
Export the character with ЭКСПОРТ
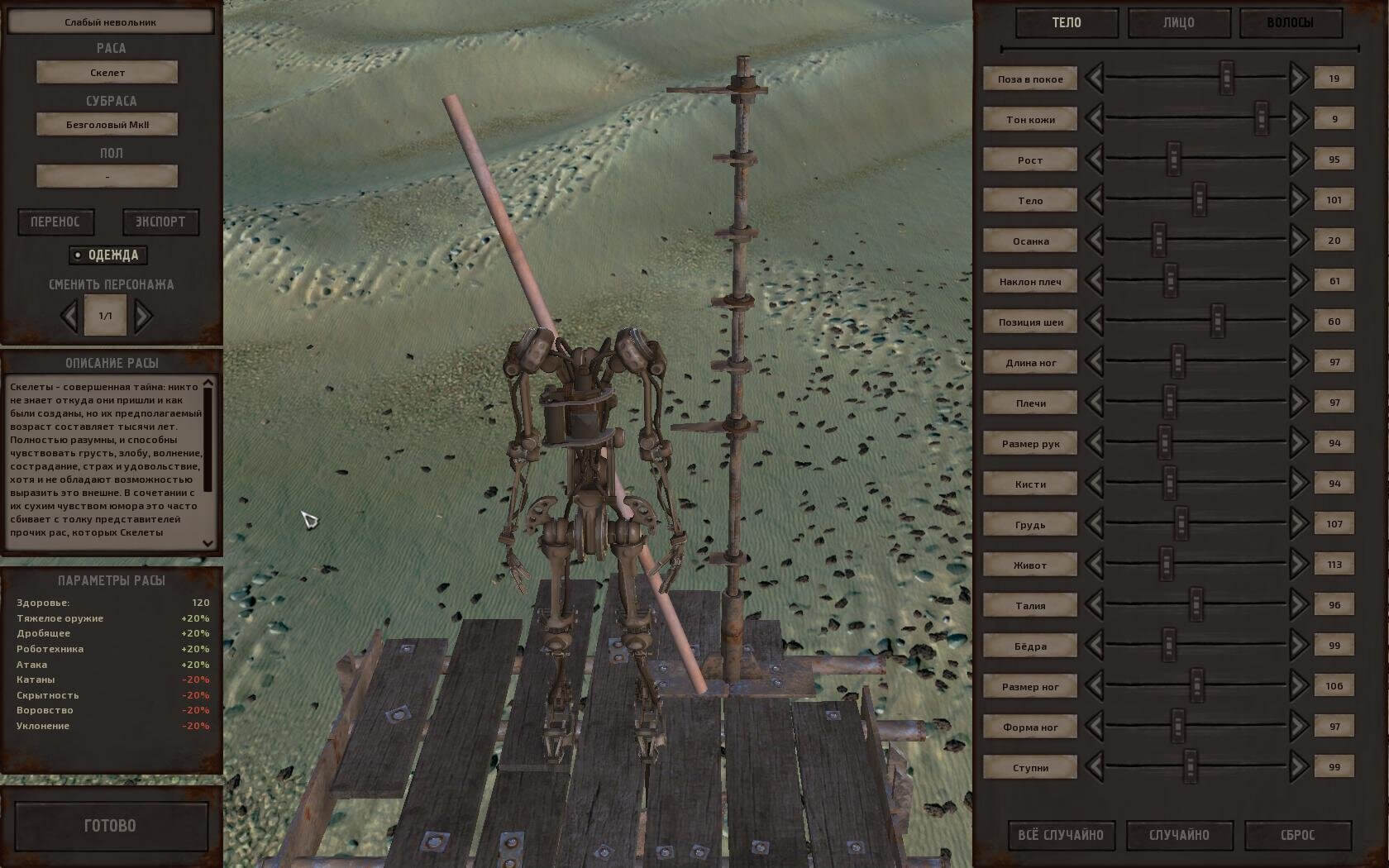click(x=160, y=222)
